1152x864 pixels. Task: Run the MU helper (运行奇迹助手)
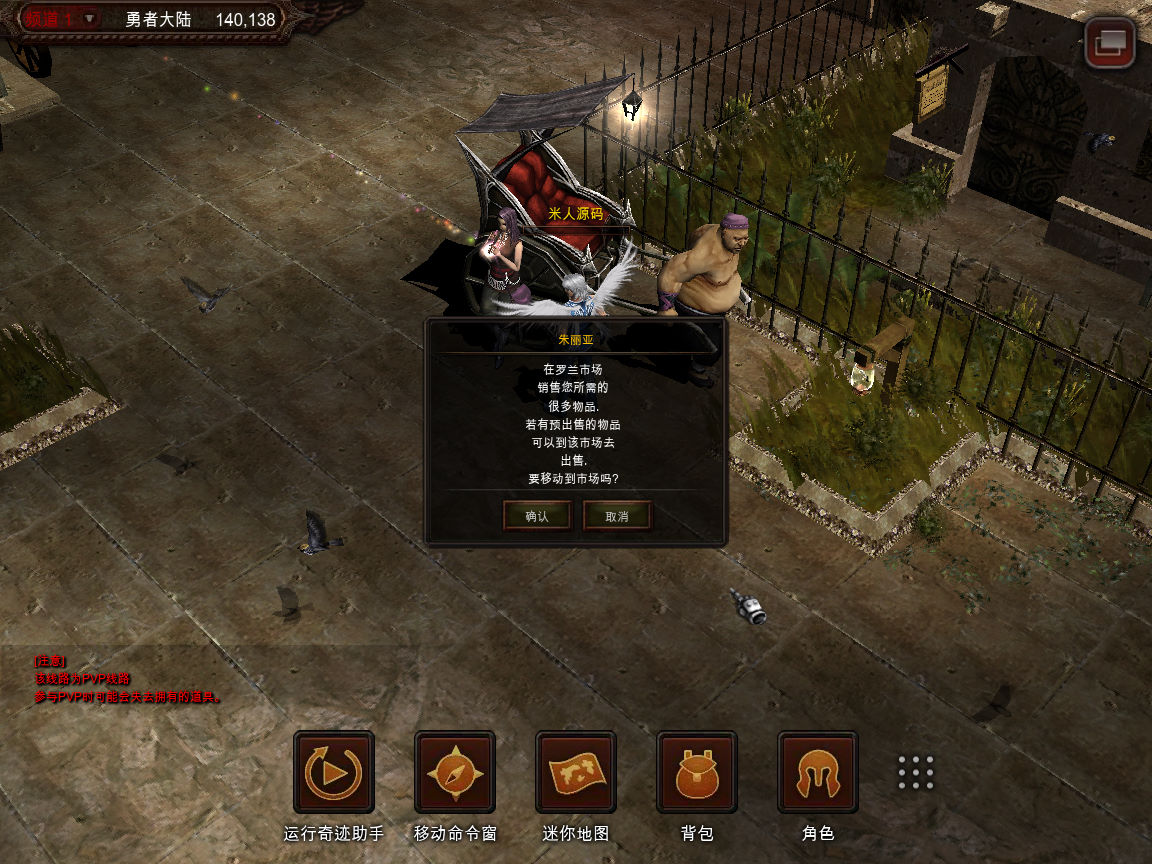click(334, 772)
